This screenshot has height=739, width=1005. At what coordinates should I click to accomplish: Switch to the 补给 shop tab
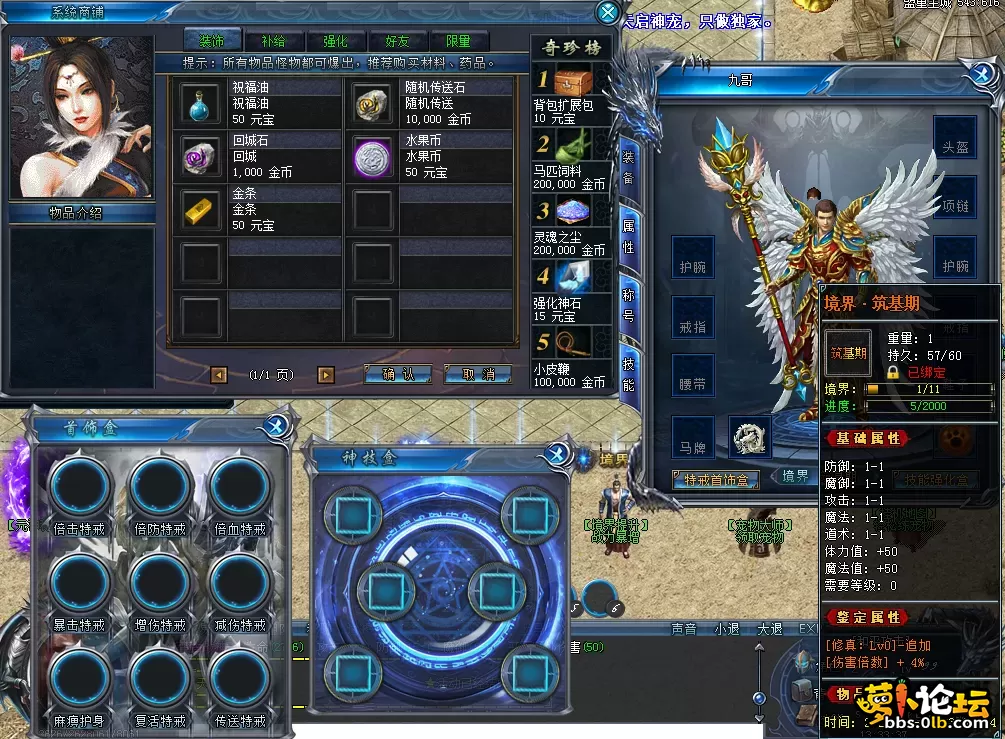click(273, 41)
